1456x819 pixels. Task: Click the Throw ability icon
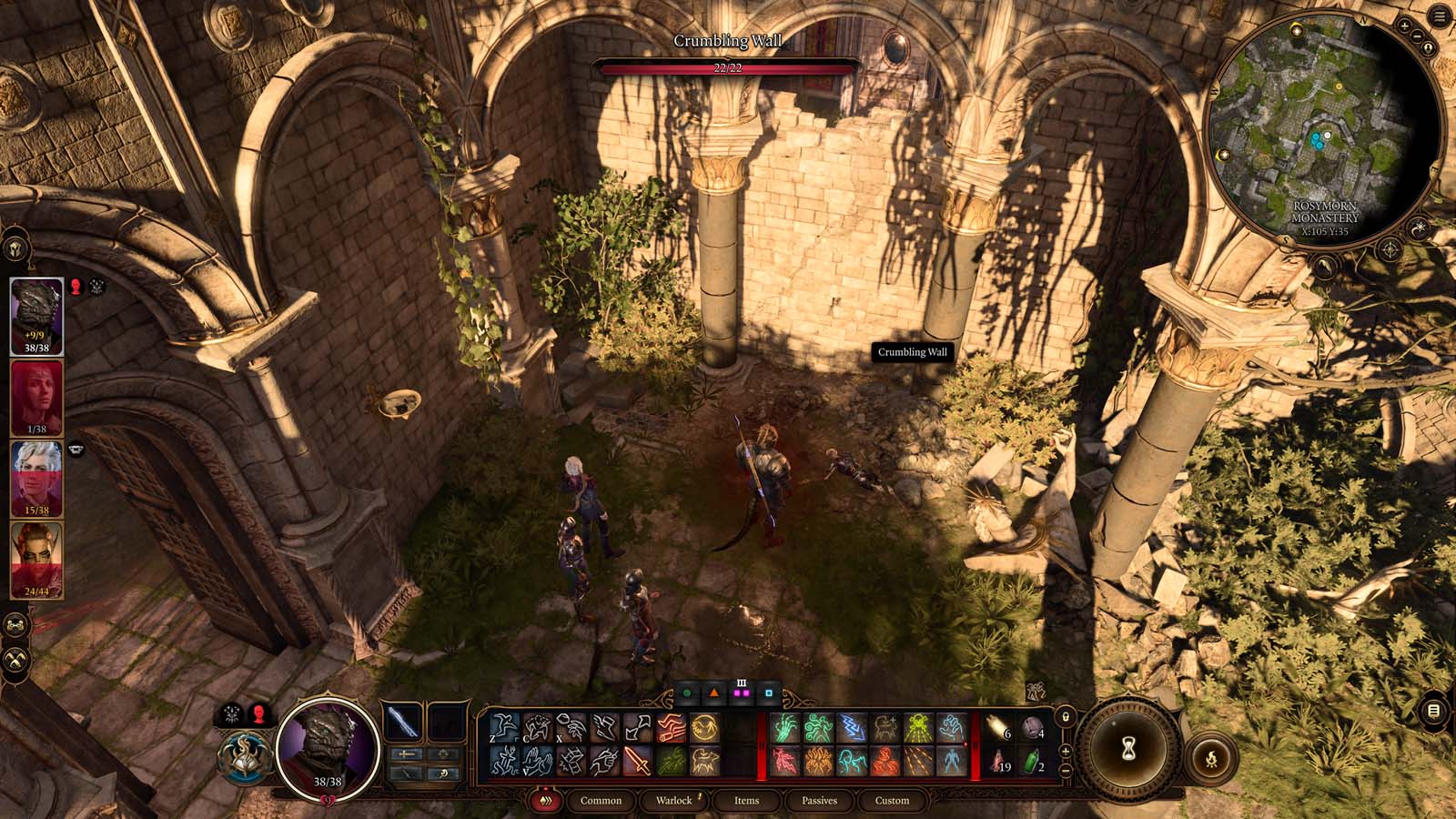coord(570,726)
